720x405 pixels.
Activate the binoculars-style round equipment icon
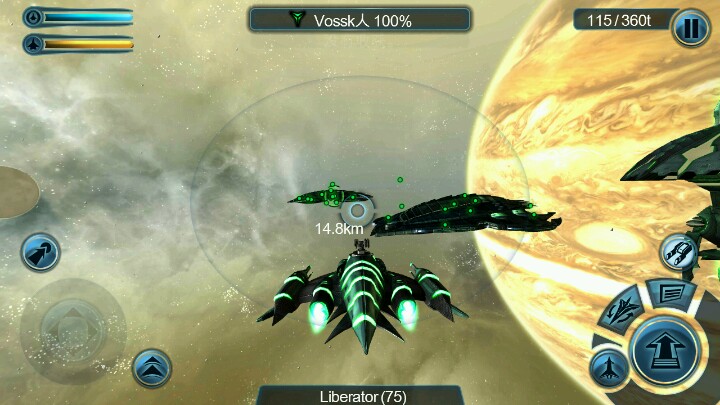680,250
